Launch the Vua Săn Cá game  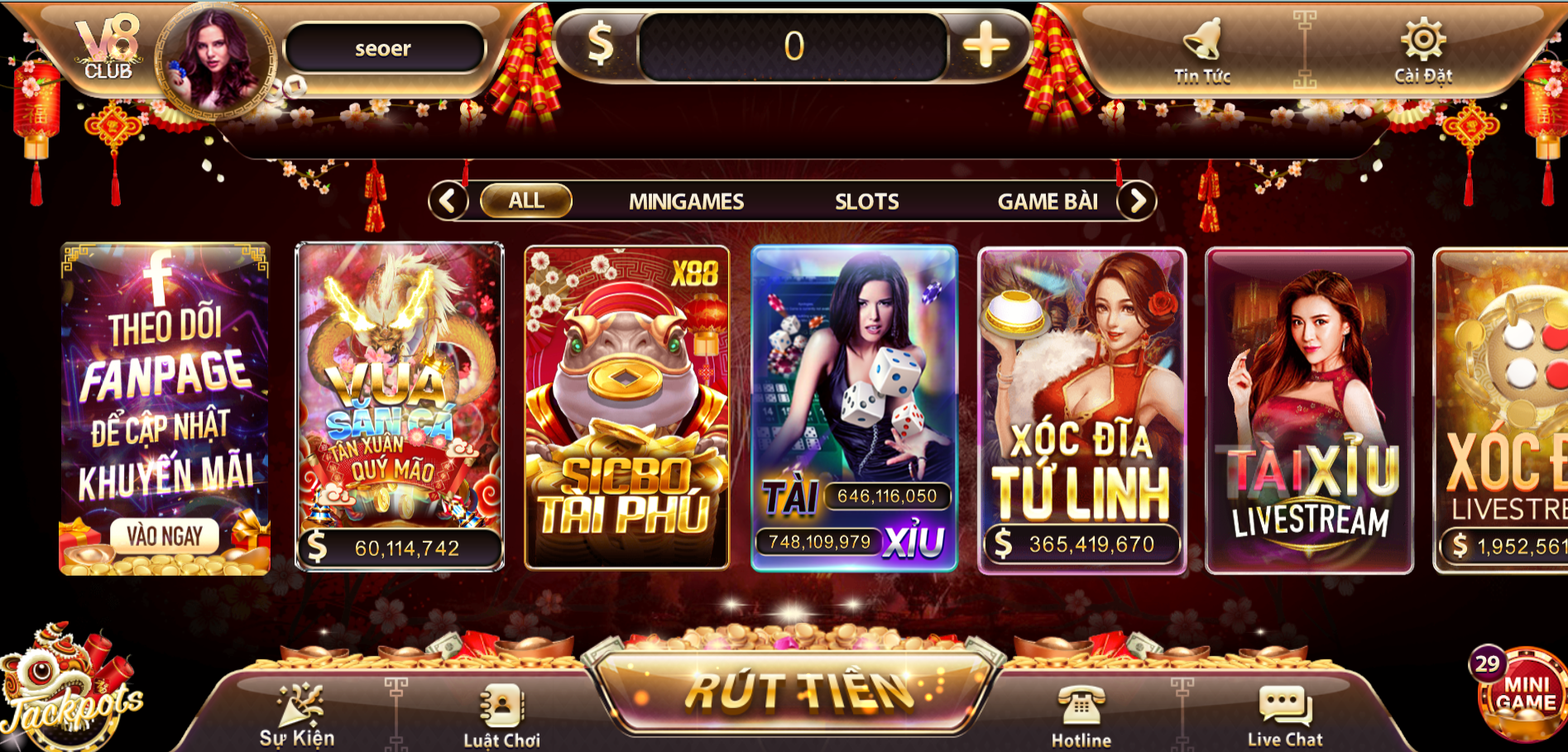(x=400, y=405)
